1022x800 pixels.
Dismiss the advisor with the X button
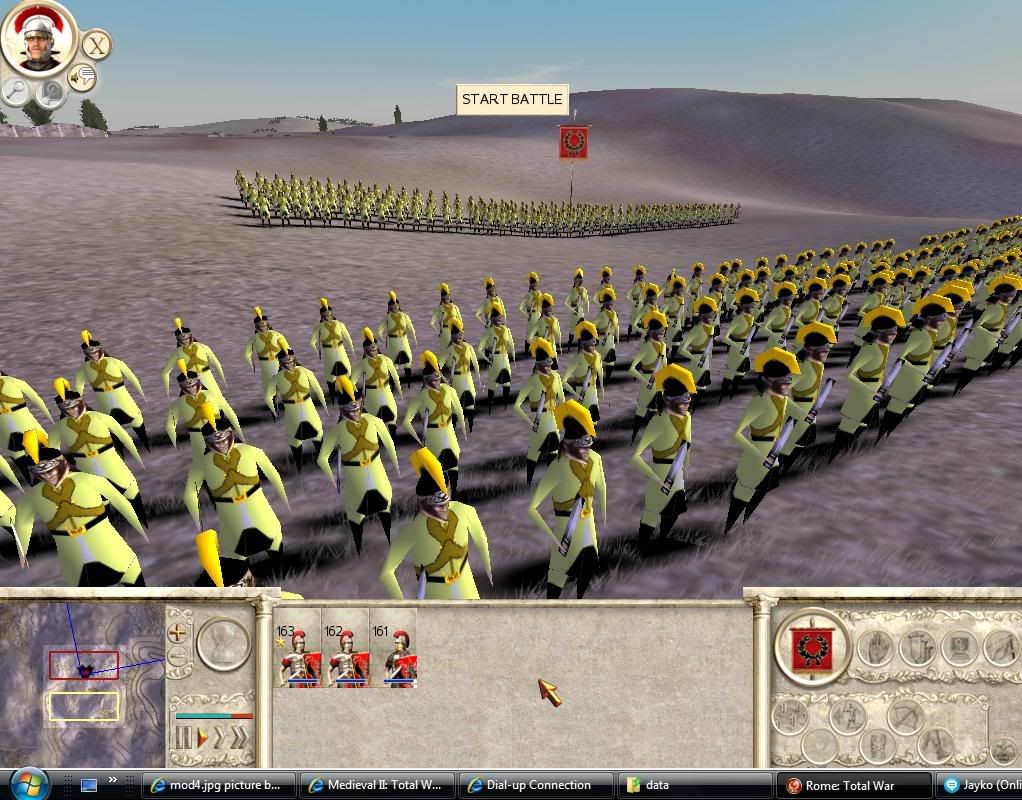[96, 45]
